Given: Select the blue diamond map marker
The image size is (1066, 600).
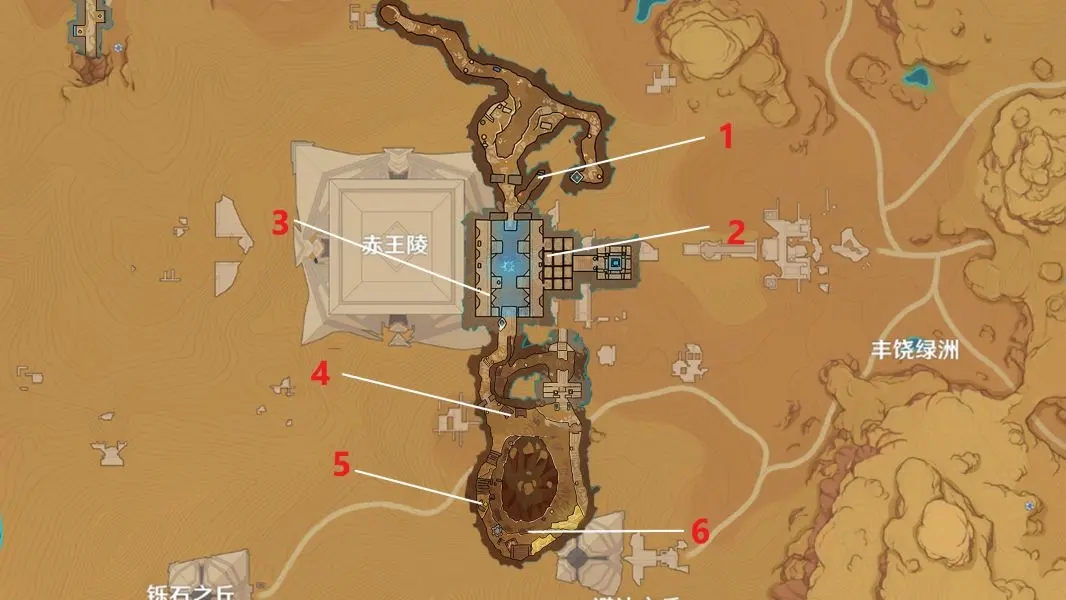Looking at the screenshot, I should pyautogui.click(x=577, y=177).
